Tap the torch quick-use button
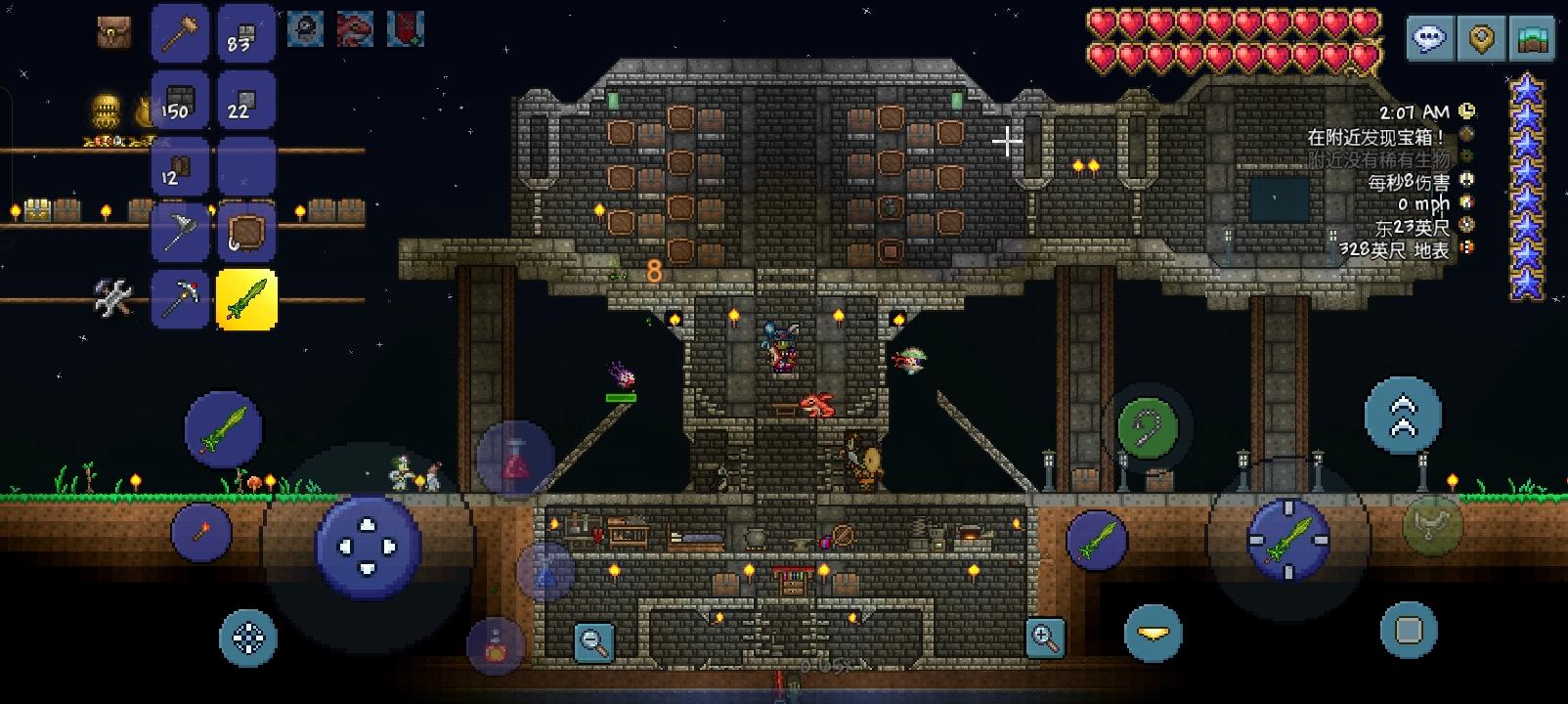1568x704 pixels. [201, 532]
